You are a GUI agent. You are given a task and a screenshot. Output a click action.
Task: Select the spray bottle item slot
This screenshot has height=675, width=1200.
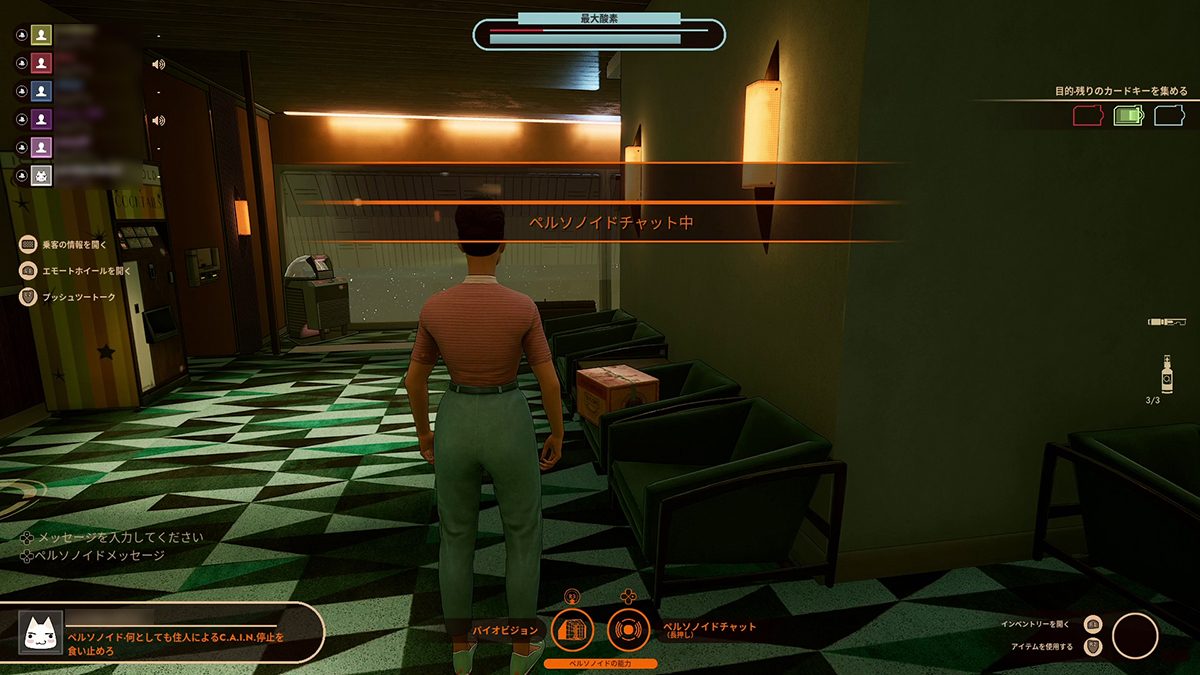point(1167,374)
